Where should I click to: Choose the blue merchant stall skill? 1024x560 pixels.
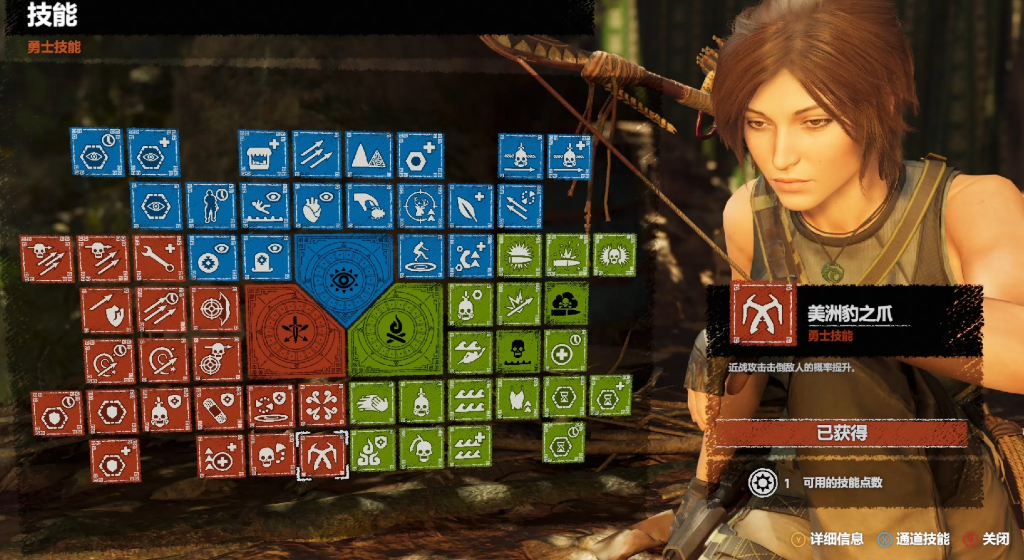[263, 154]
